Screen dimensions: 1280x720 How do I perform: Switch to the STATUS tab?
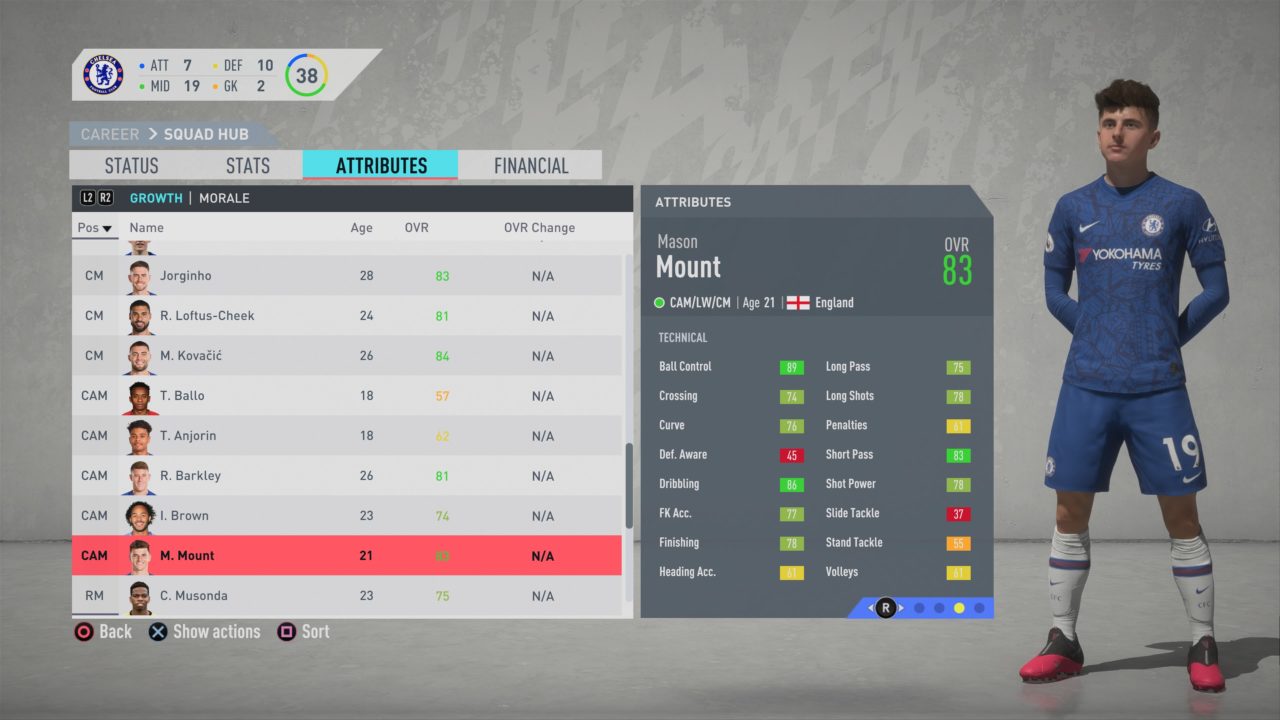click(x=133, y=165)
